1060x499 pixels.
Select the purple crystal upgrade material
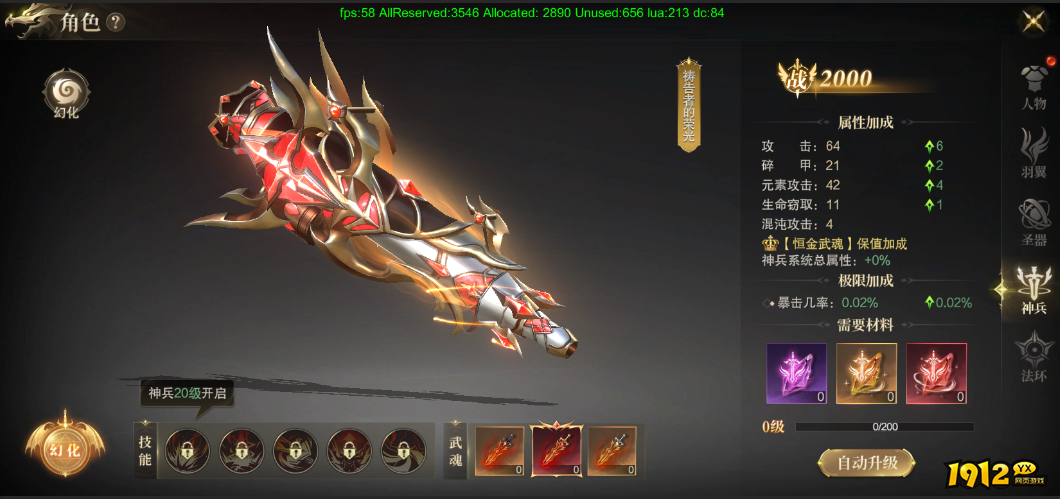[x=796, y=374]
